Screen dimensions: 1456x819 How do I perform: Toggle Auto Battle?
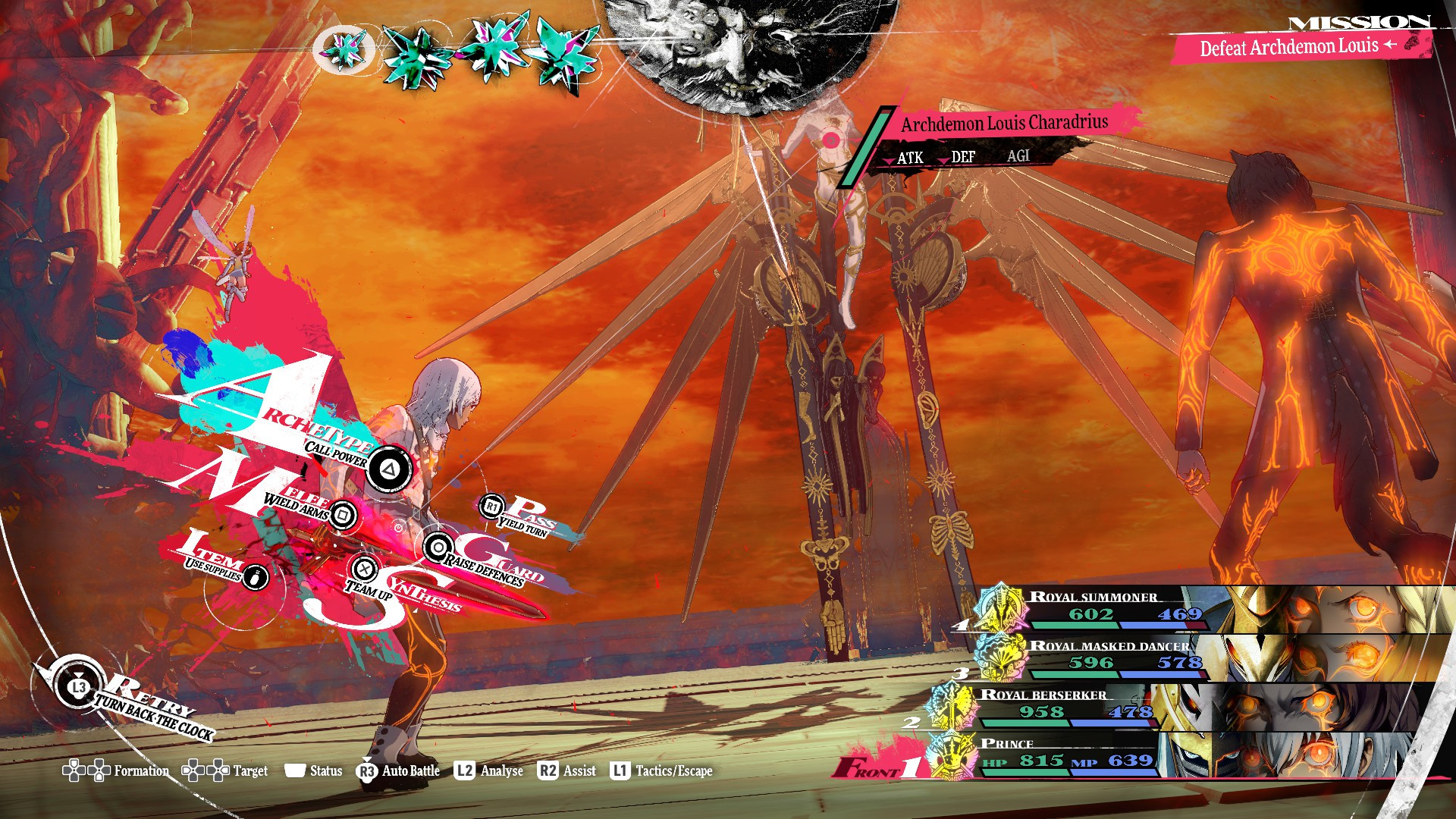coord(398,771)
